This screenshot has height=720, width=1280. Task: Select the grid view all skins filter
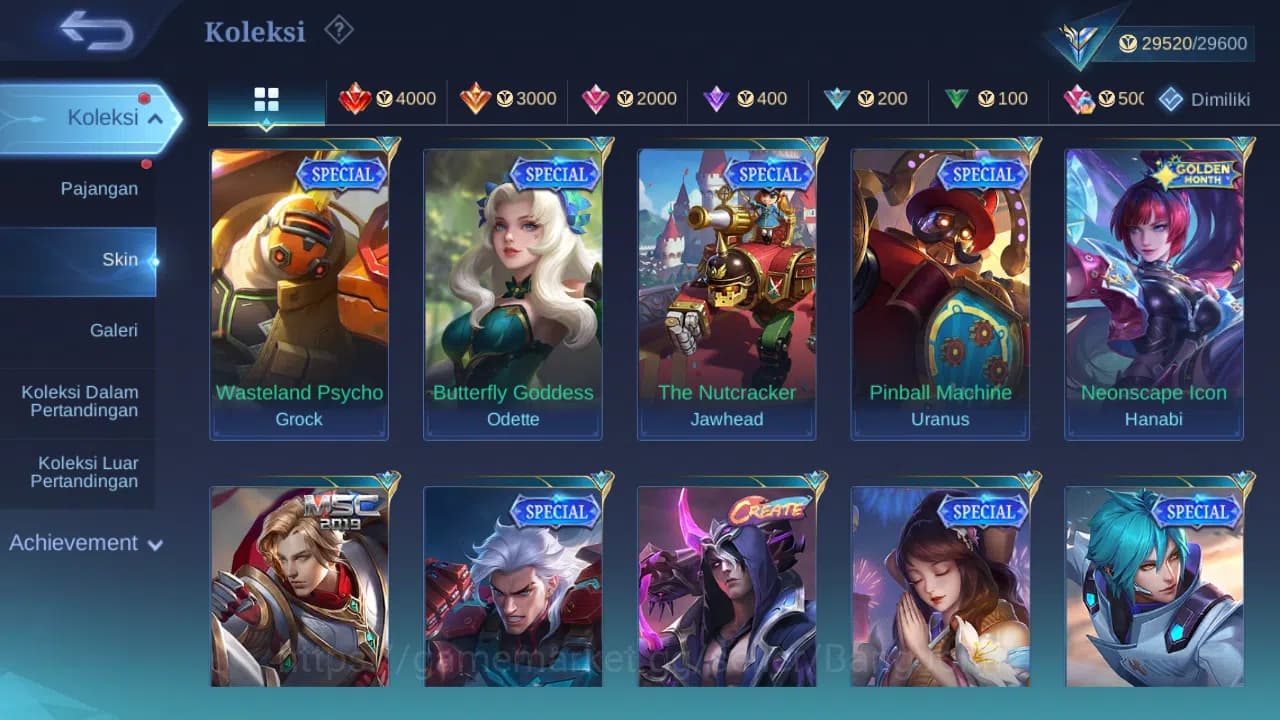pos(265,99)
